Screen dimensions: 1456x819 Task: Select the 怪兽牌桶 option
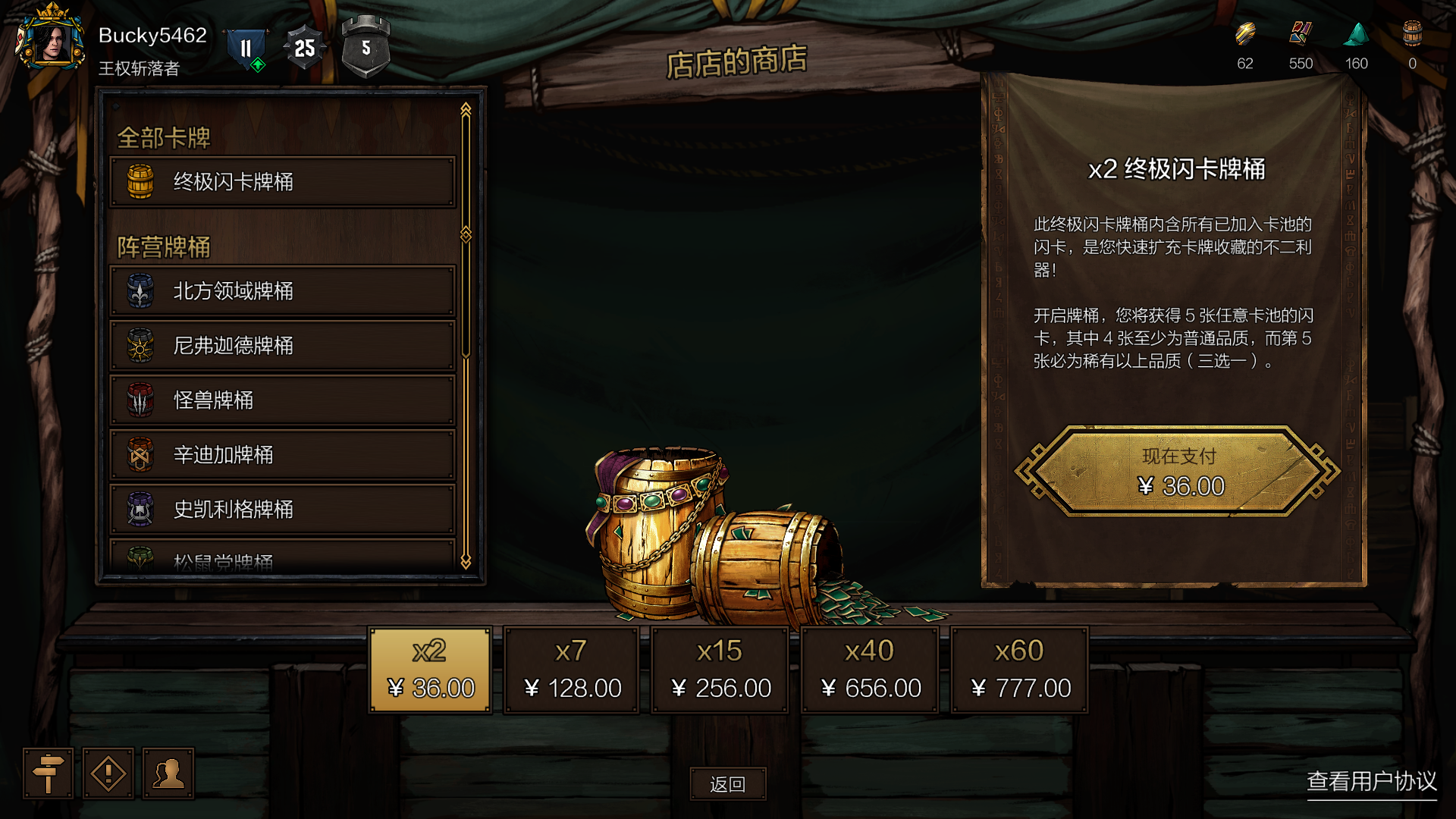pos(282,400)
